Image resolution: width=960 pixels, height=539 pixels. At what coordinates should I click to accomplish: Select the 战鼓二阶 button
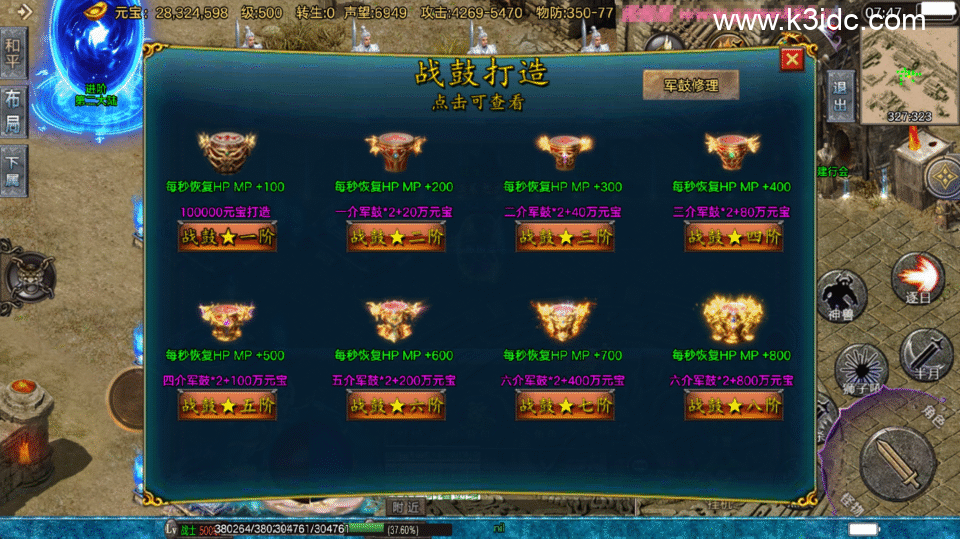click(x=396, y=238)
